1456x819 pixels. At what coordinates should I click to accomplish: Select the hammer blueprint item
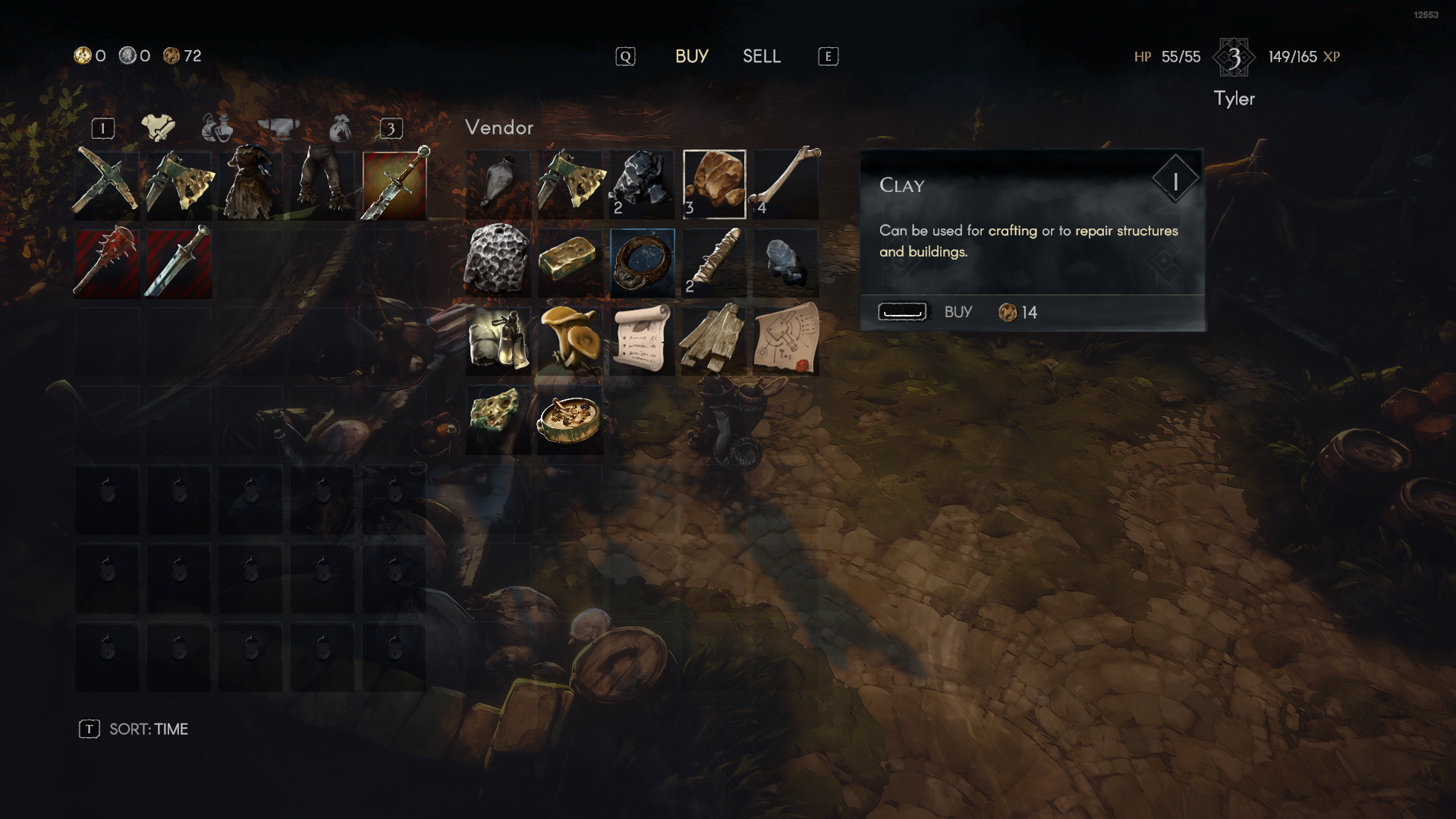click(x=785, y=342)
